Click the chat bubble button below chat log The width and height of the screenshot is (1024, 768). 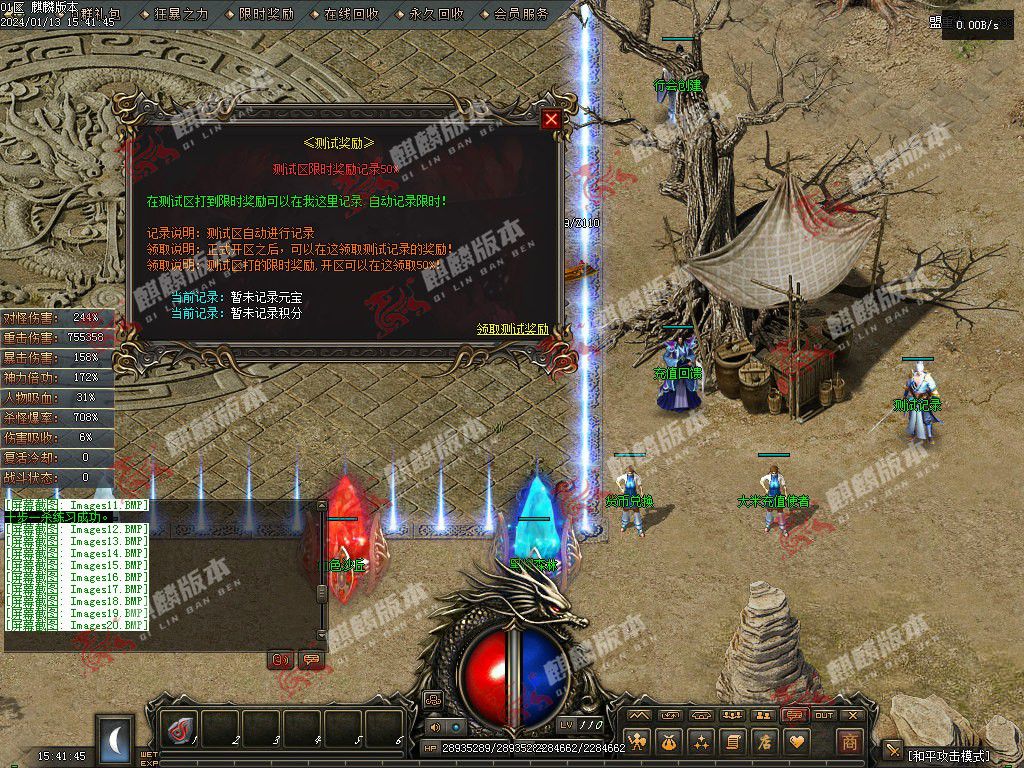click(311, 660)
